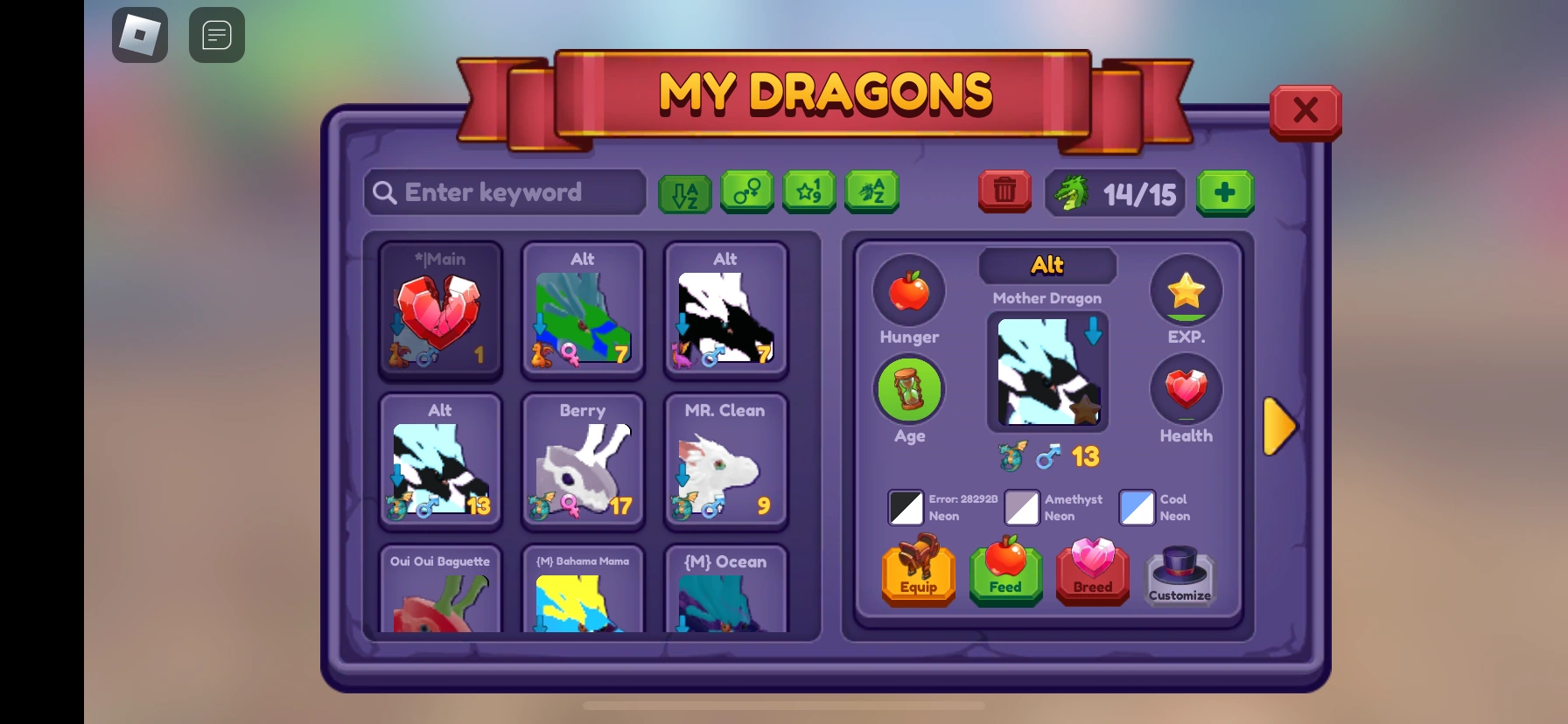This screenshot has height=724, width=1568.
Task: Sort dragons alphabetically with A-Z arrow button
Action: click(x=685, y=192)
